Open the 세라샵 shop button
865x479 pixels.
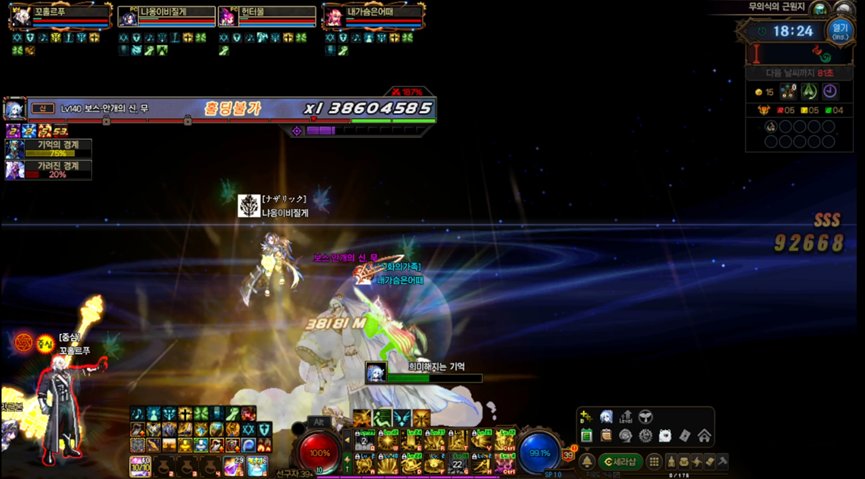[x=621, y=461]
